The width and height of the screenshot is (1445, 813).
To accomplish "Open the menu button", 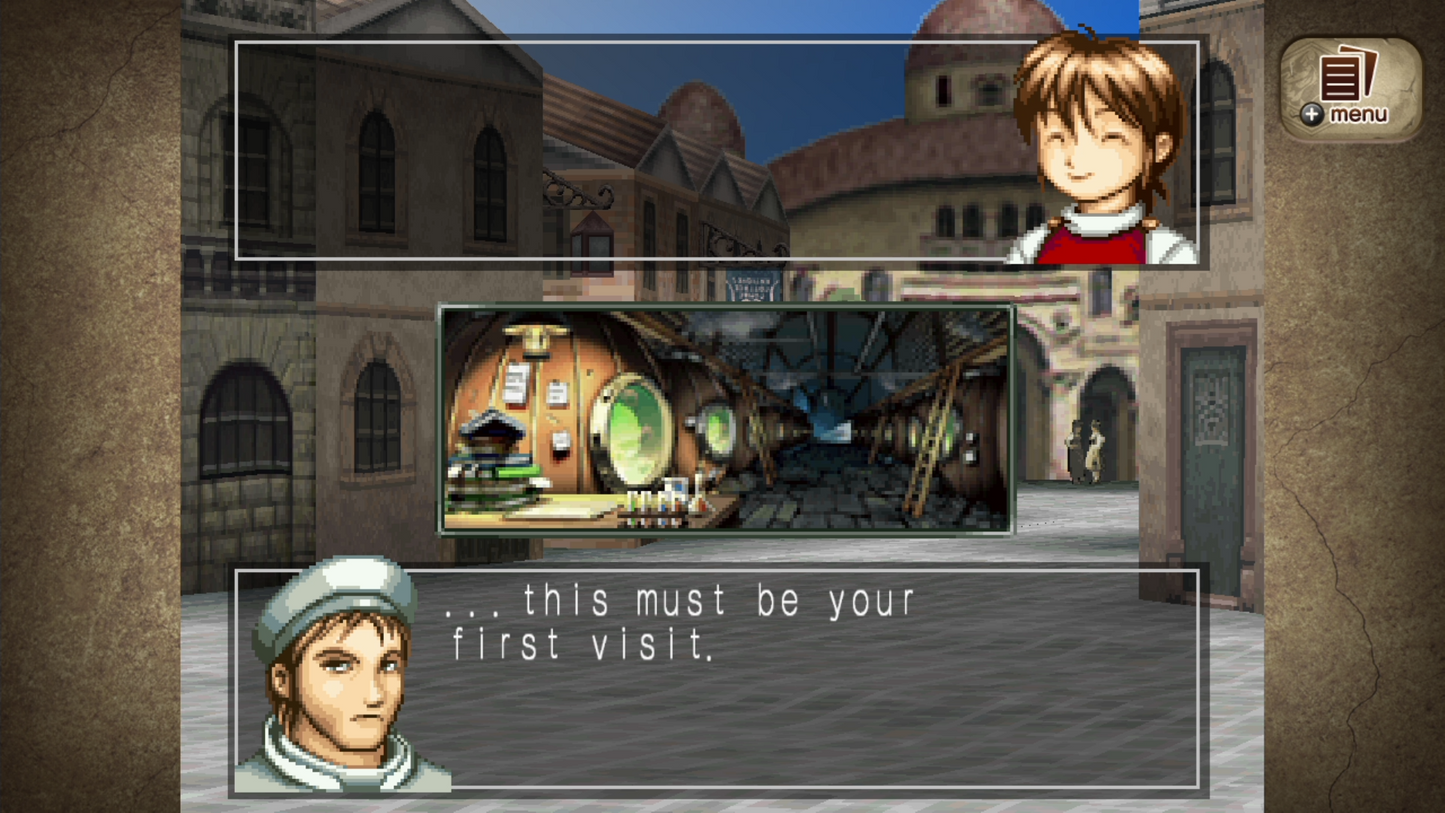I will (x=1350, y=90).
